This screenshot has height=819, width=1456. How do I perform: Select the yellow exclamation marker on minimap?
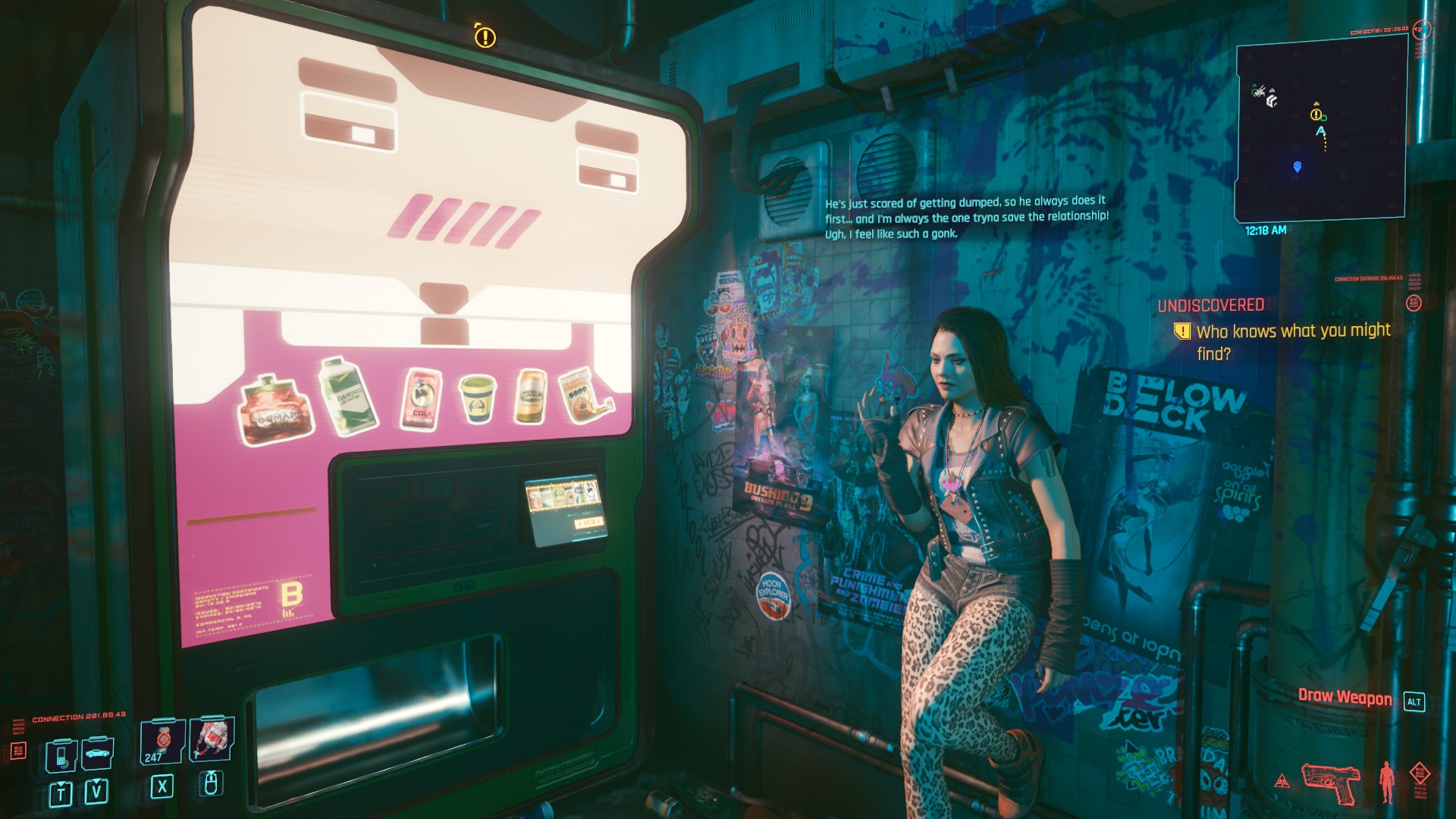point(1316,115)
